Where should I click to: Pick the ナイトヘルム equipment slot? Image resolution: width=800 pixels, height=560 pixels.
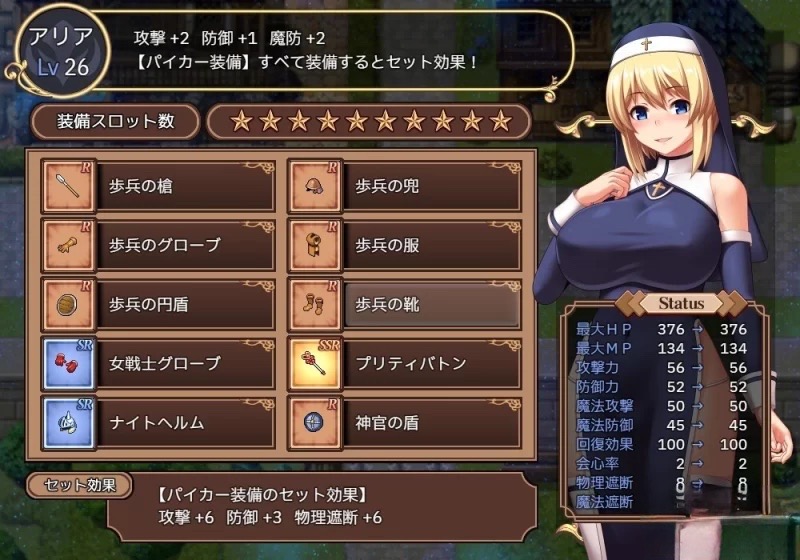(160, 421)
